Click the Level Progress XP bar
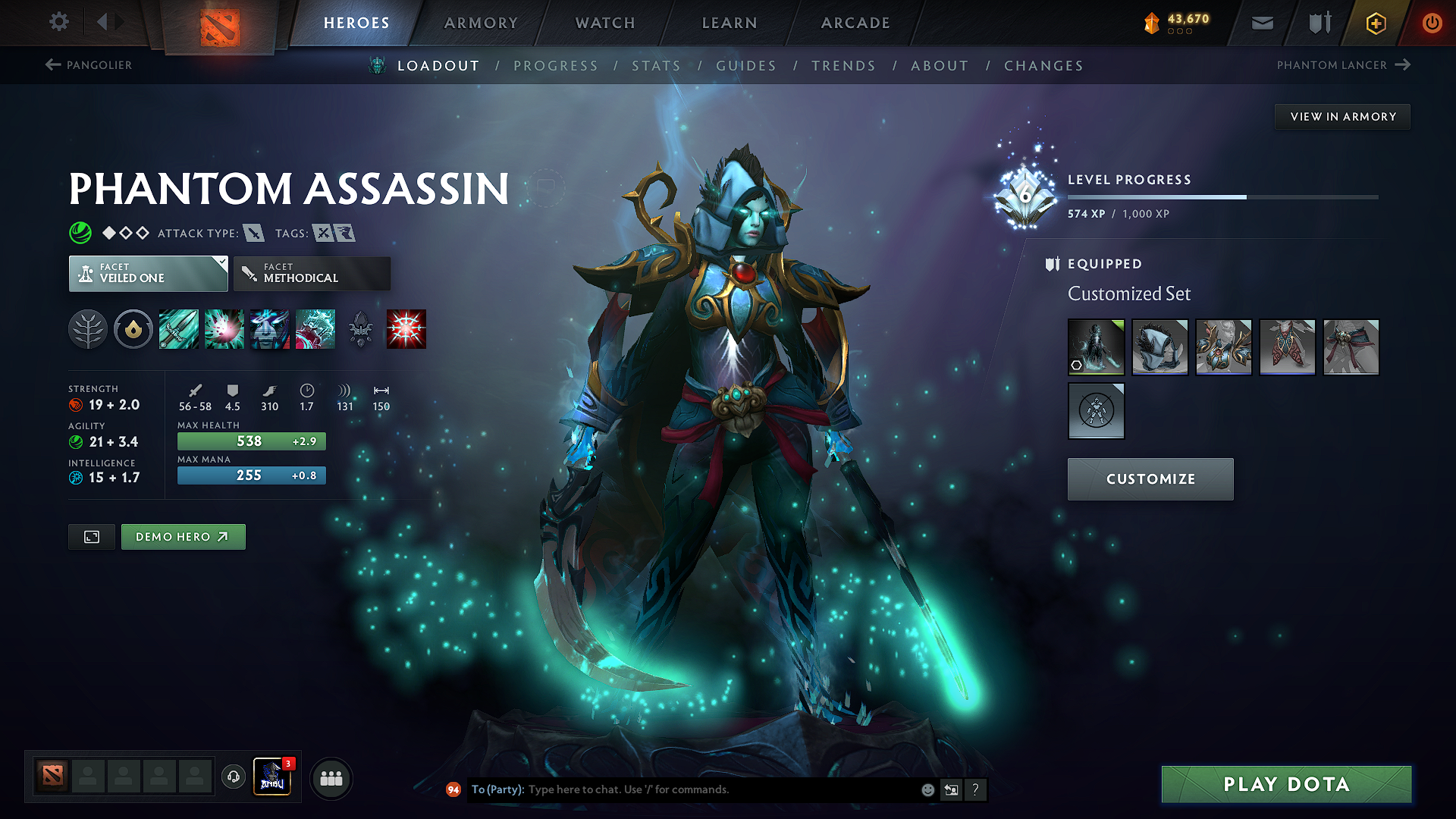 pyautogui.click(x=1221, y=196)
